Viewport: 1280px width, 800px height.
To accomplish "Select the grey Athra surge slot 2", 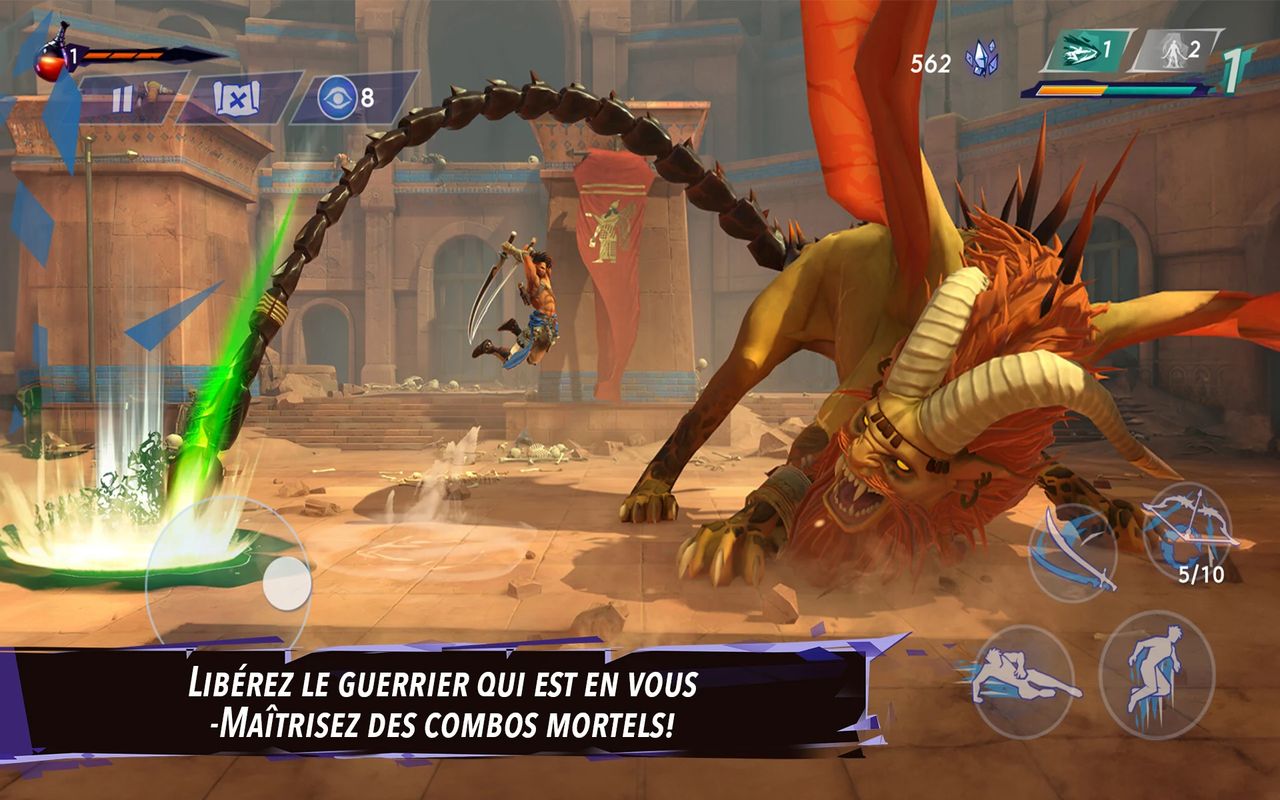I will pyautogui.click(x=1176, y=51).
